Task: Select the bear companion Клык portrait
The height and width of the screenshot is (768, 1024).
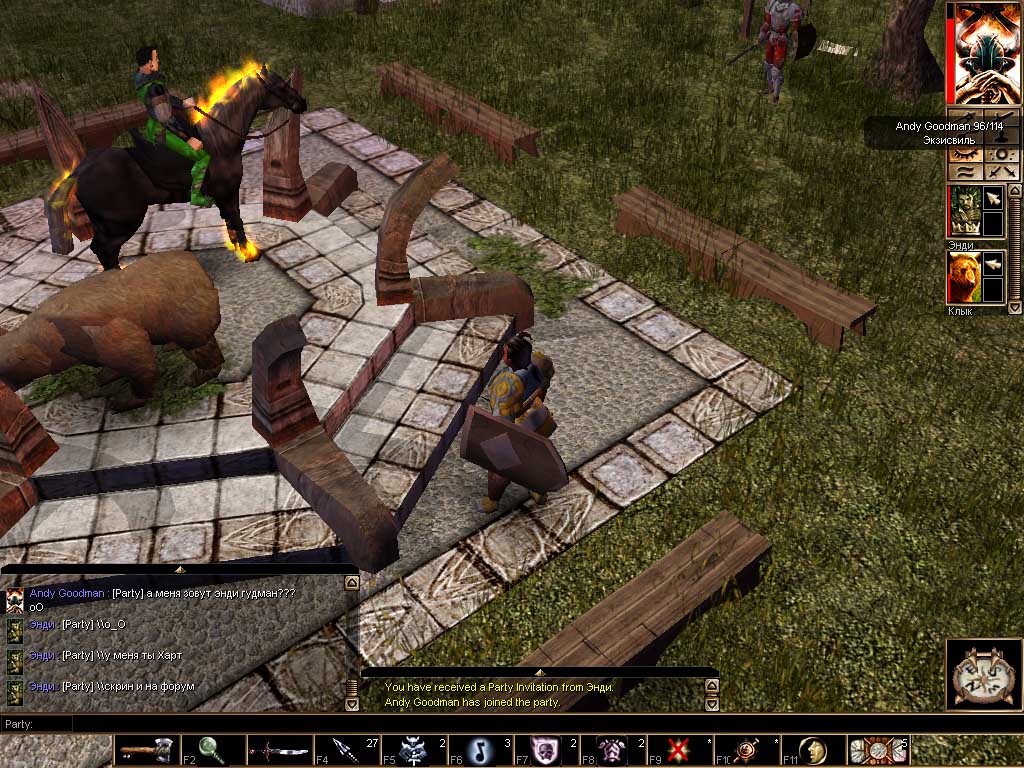Action: click(x=963, y=276)
